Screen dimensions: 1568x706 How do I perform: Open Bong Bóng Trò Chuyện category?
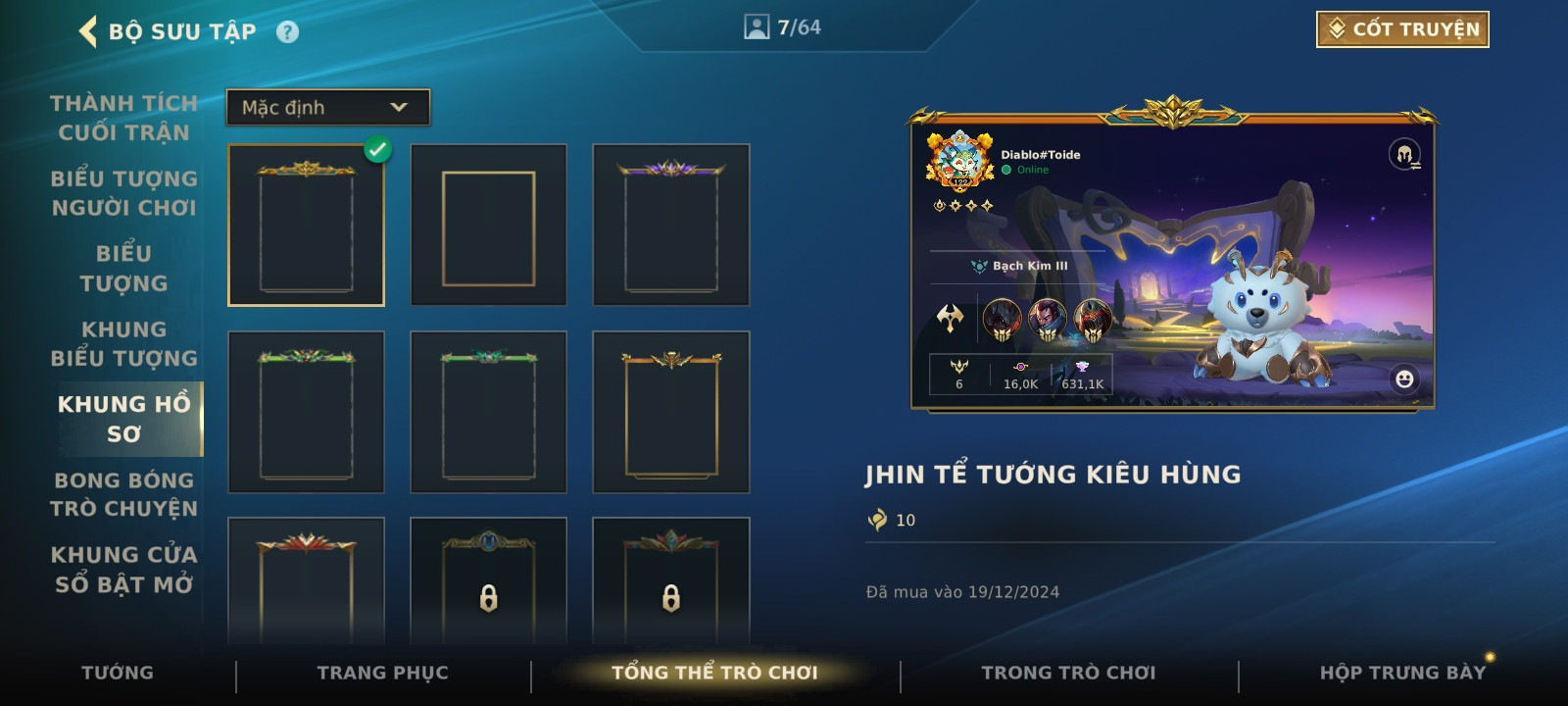tap(123, 494)
